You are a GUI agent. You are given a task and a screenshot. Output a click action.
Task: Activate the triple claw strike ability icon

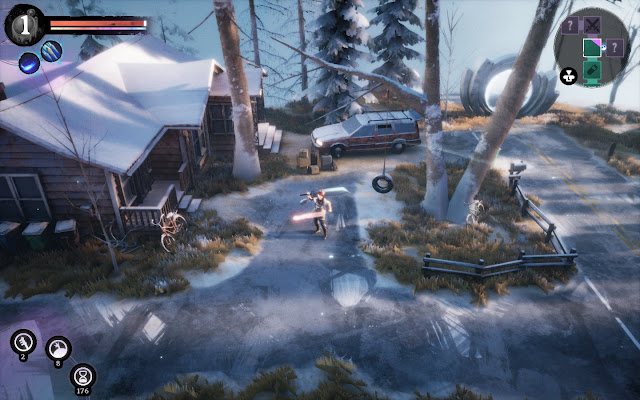pos(51,51)
